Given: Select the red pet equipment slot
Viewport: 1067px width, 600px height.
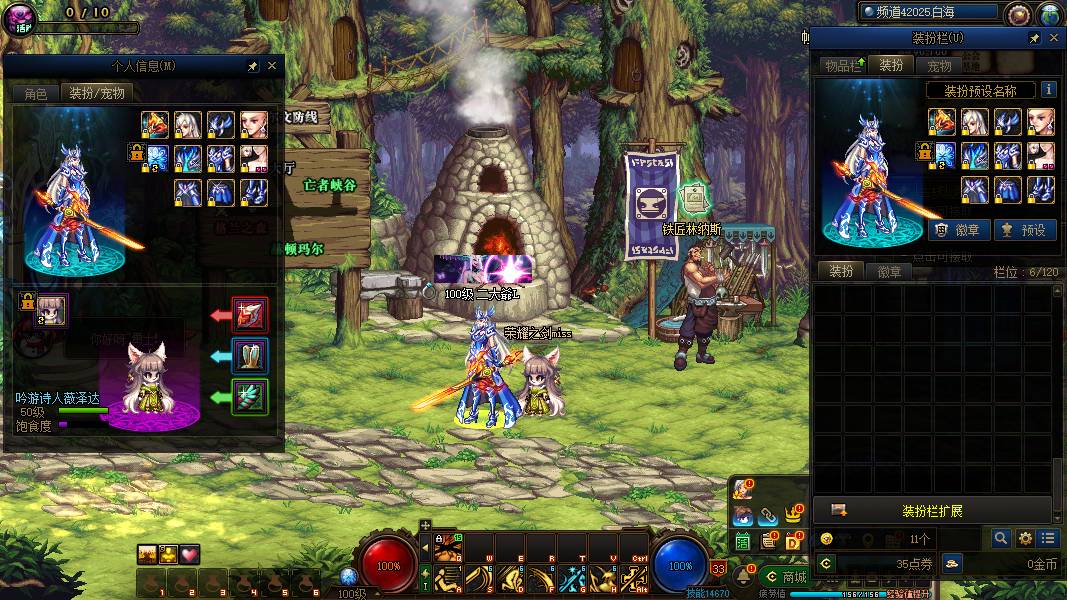Looking at the screenshot, I should coord(249,315).
